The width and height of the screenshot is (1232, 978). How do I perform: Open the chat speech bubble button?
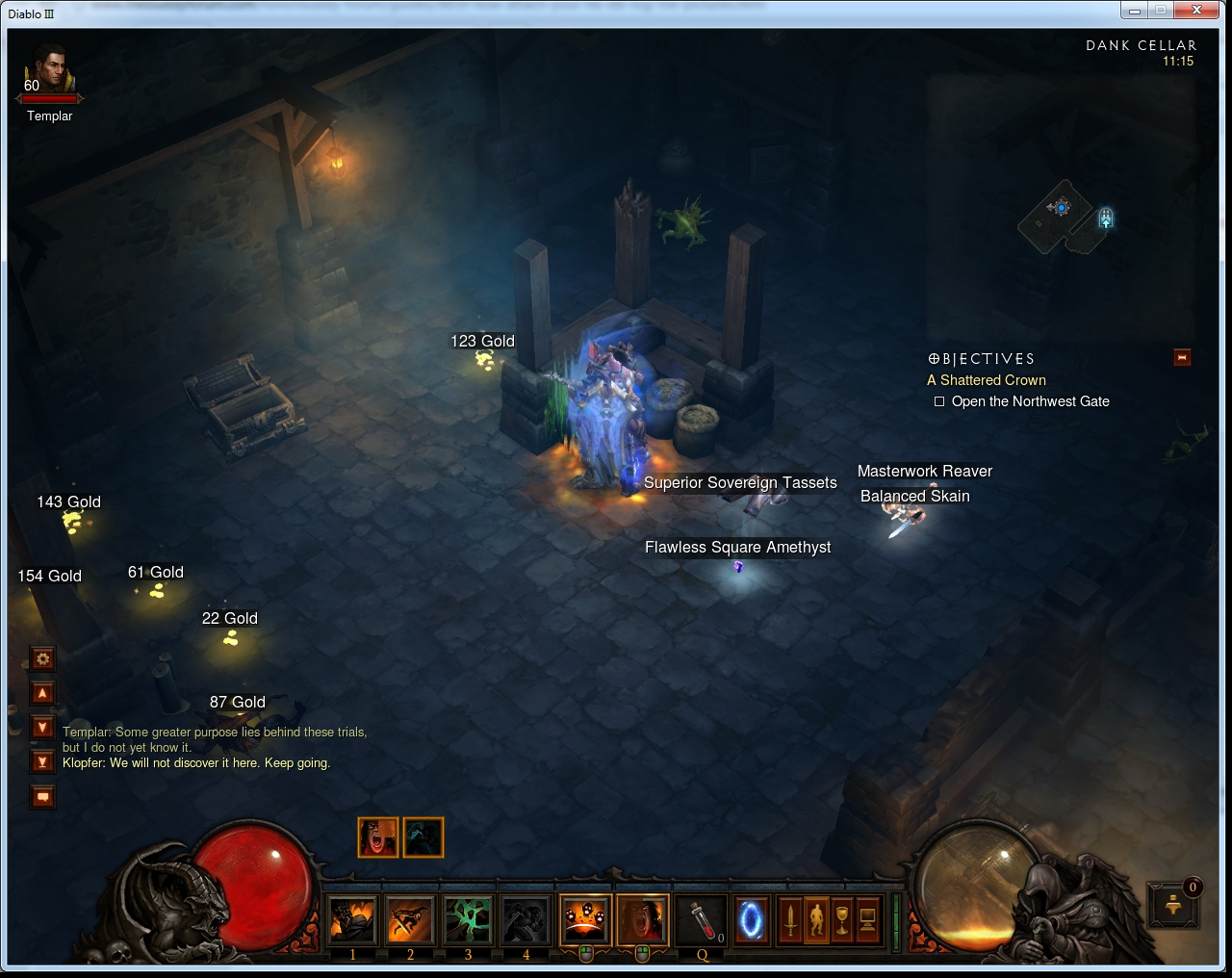click(x=42, y=797)
